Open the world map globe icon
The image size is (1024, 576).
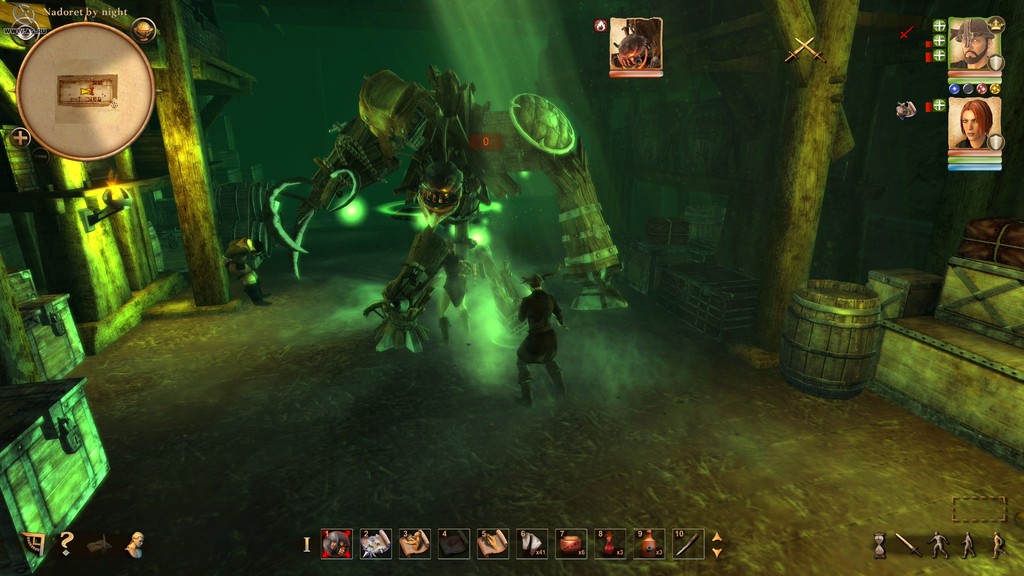pos(144,30)
